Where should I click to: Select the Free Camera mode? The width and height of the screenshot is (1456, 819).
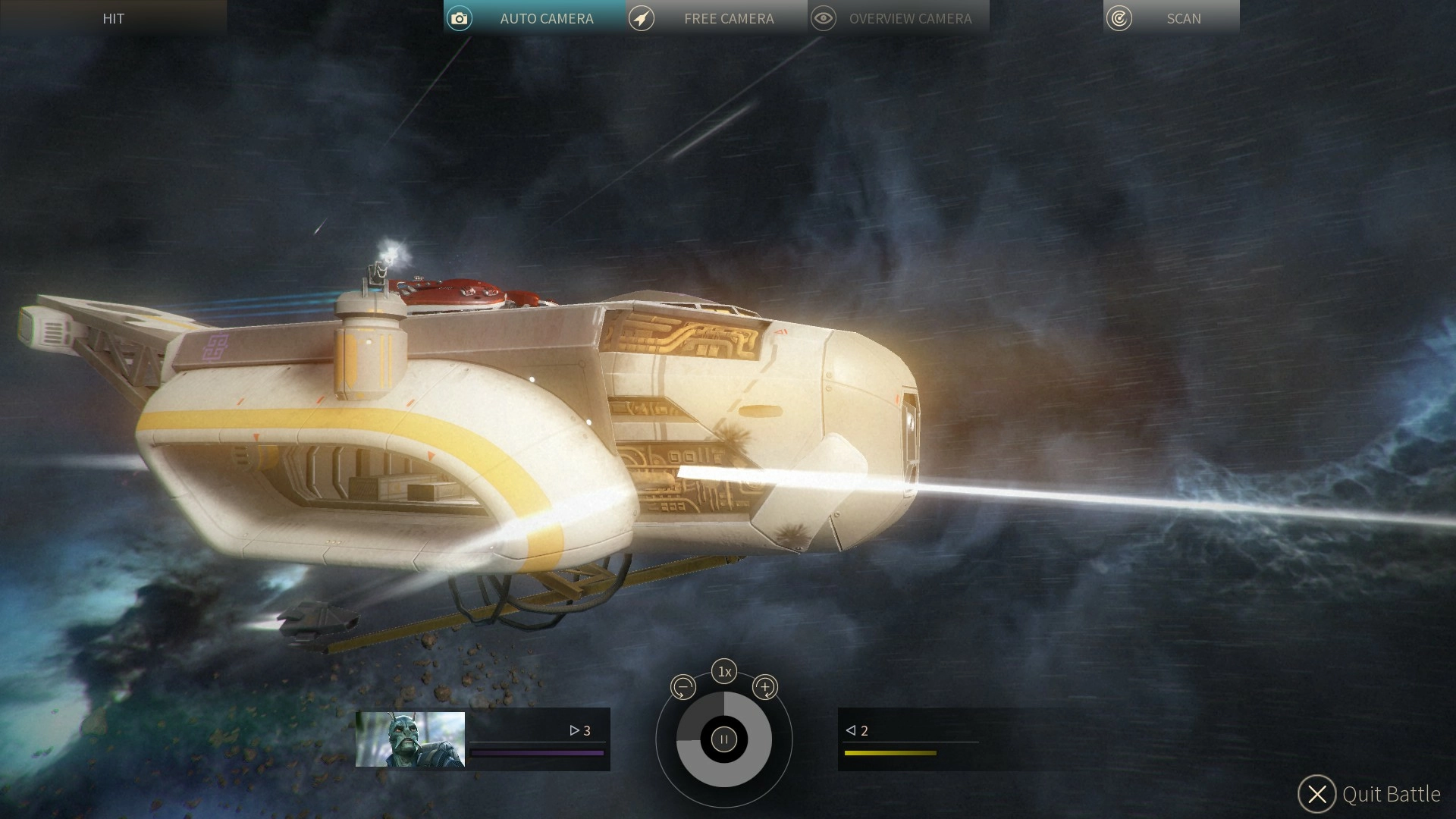[x=716, y=18]
